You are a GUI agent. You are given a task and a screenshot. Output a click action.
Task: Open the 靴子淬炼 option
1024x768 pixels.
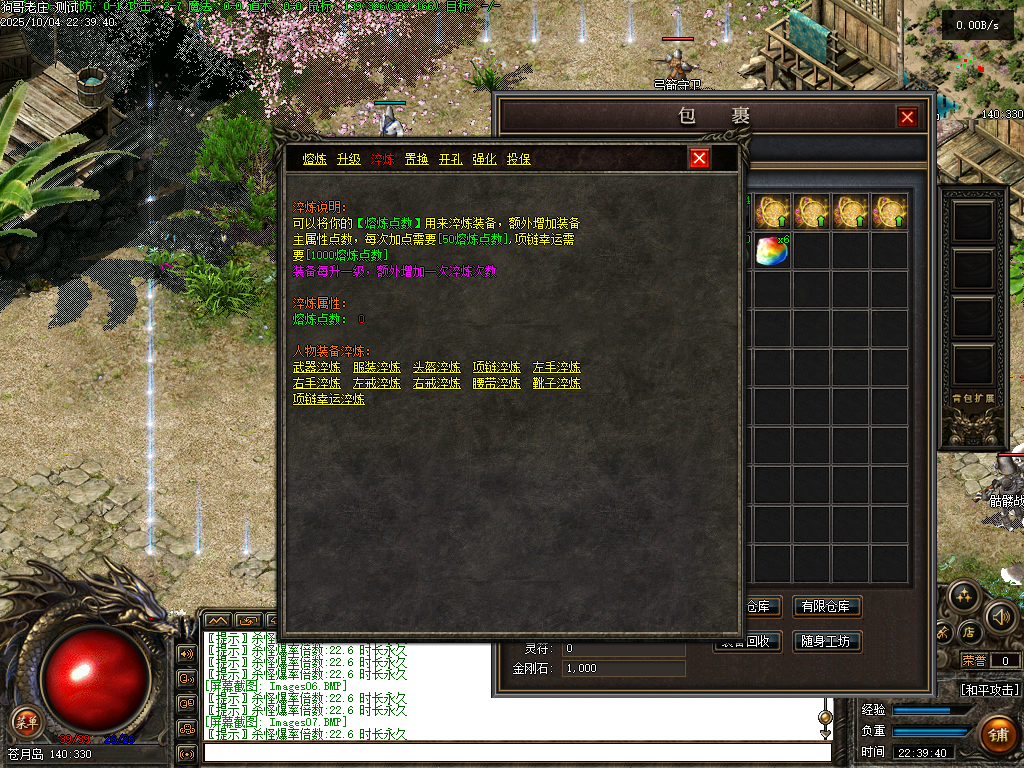pos(557,383)
